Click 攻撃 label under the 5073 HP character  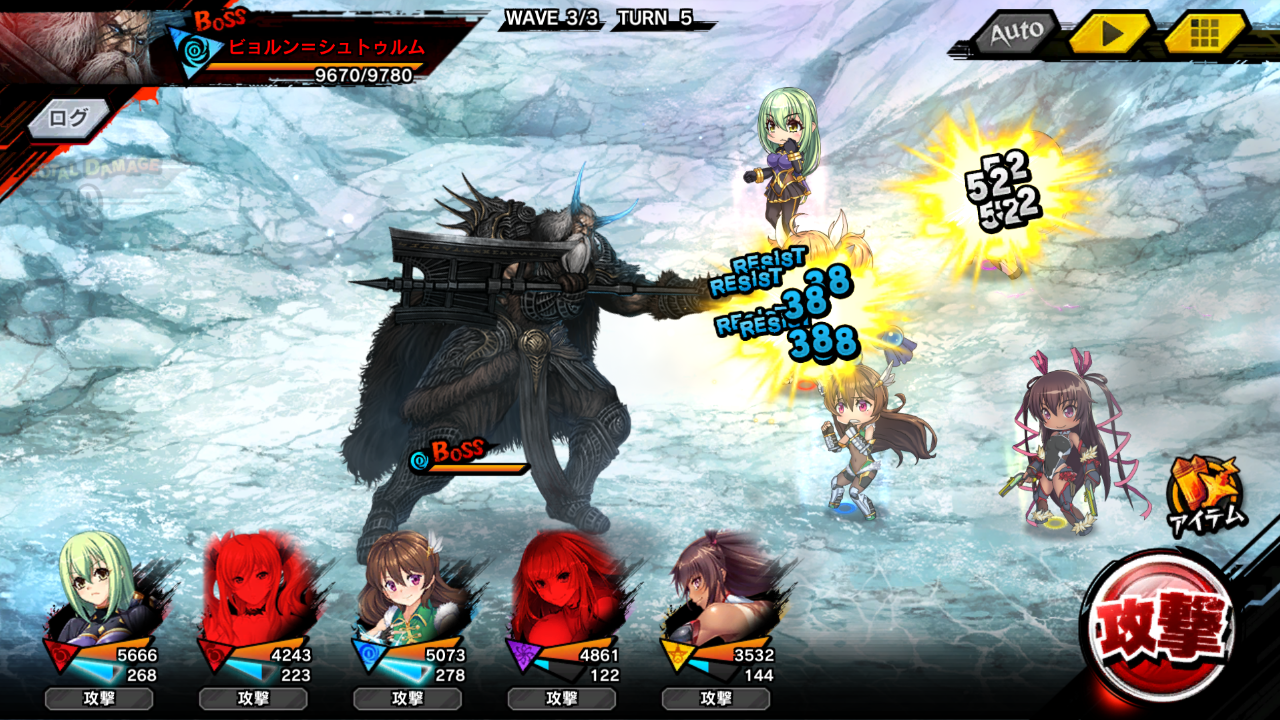coord(407,698)
